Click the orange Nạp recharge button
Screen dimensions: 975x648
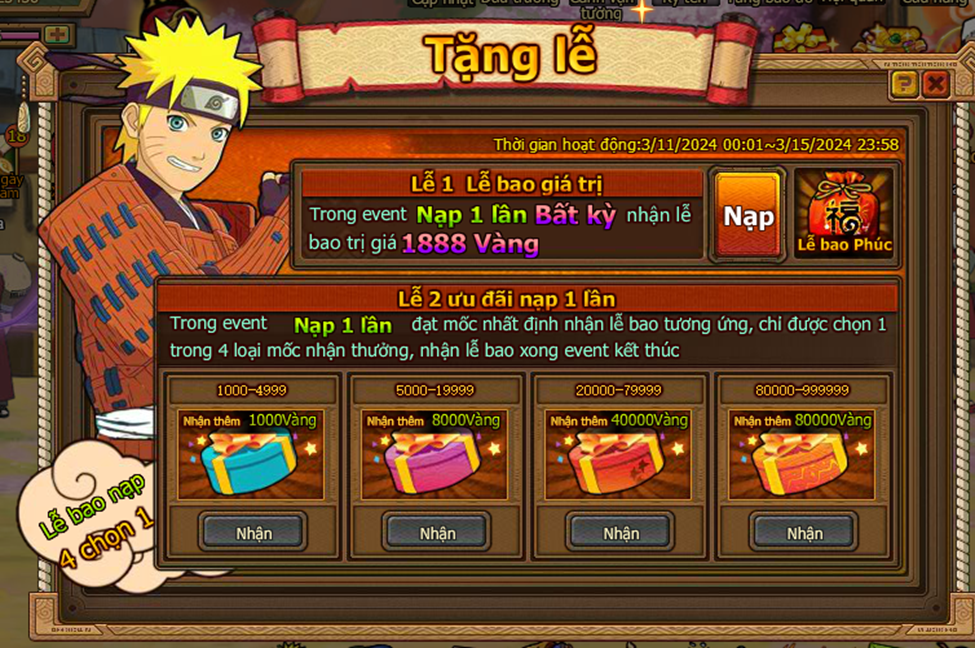[748, 216]
